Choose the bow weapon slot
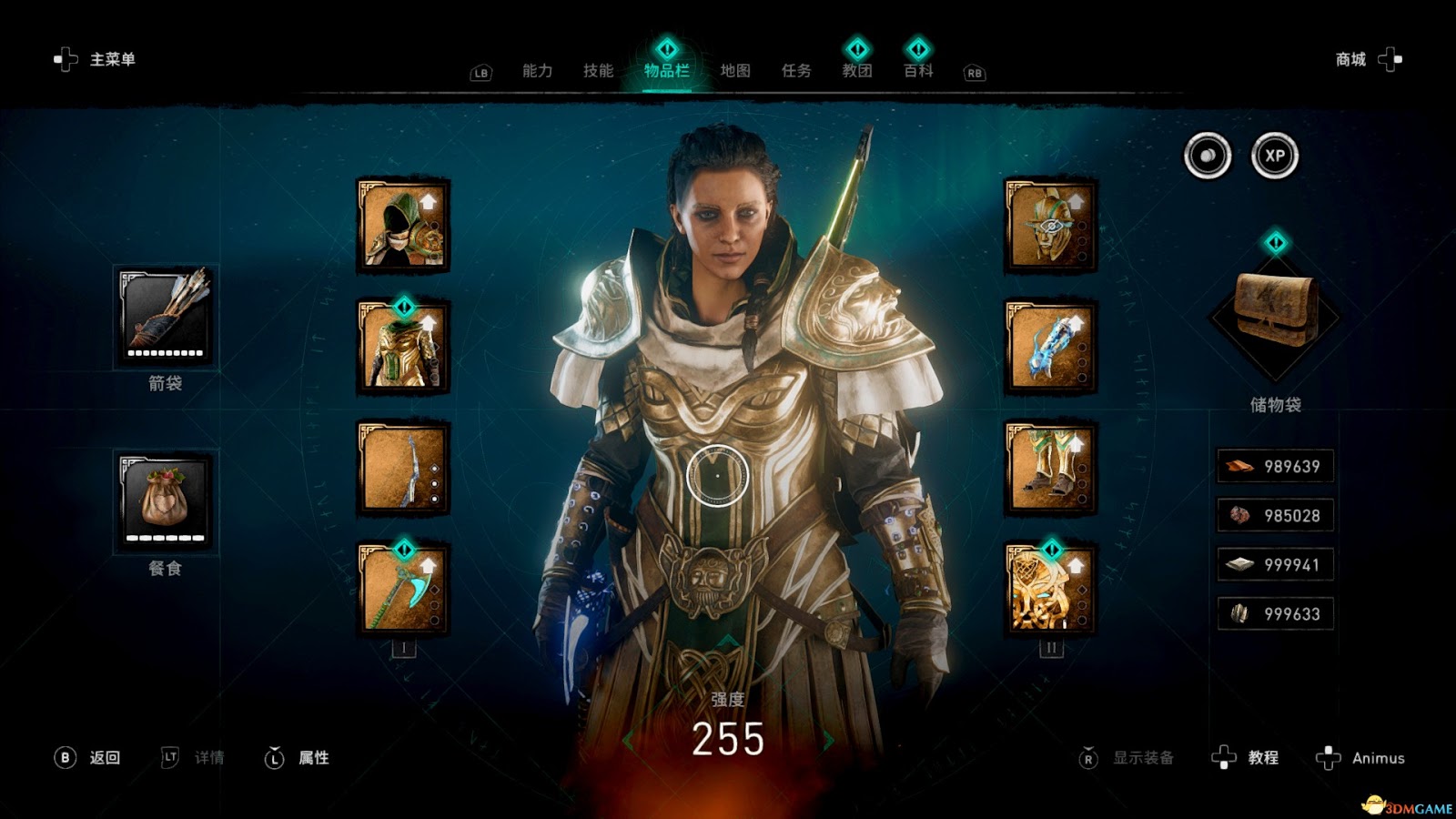 click(403, 468)
